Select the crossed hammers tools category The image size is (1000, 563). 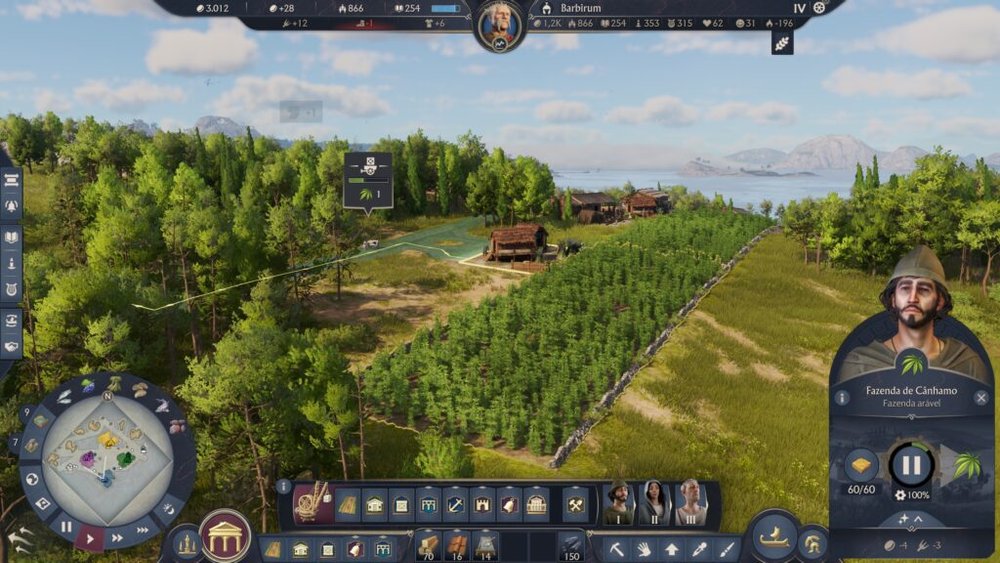574,505
